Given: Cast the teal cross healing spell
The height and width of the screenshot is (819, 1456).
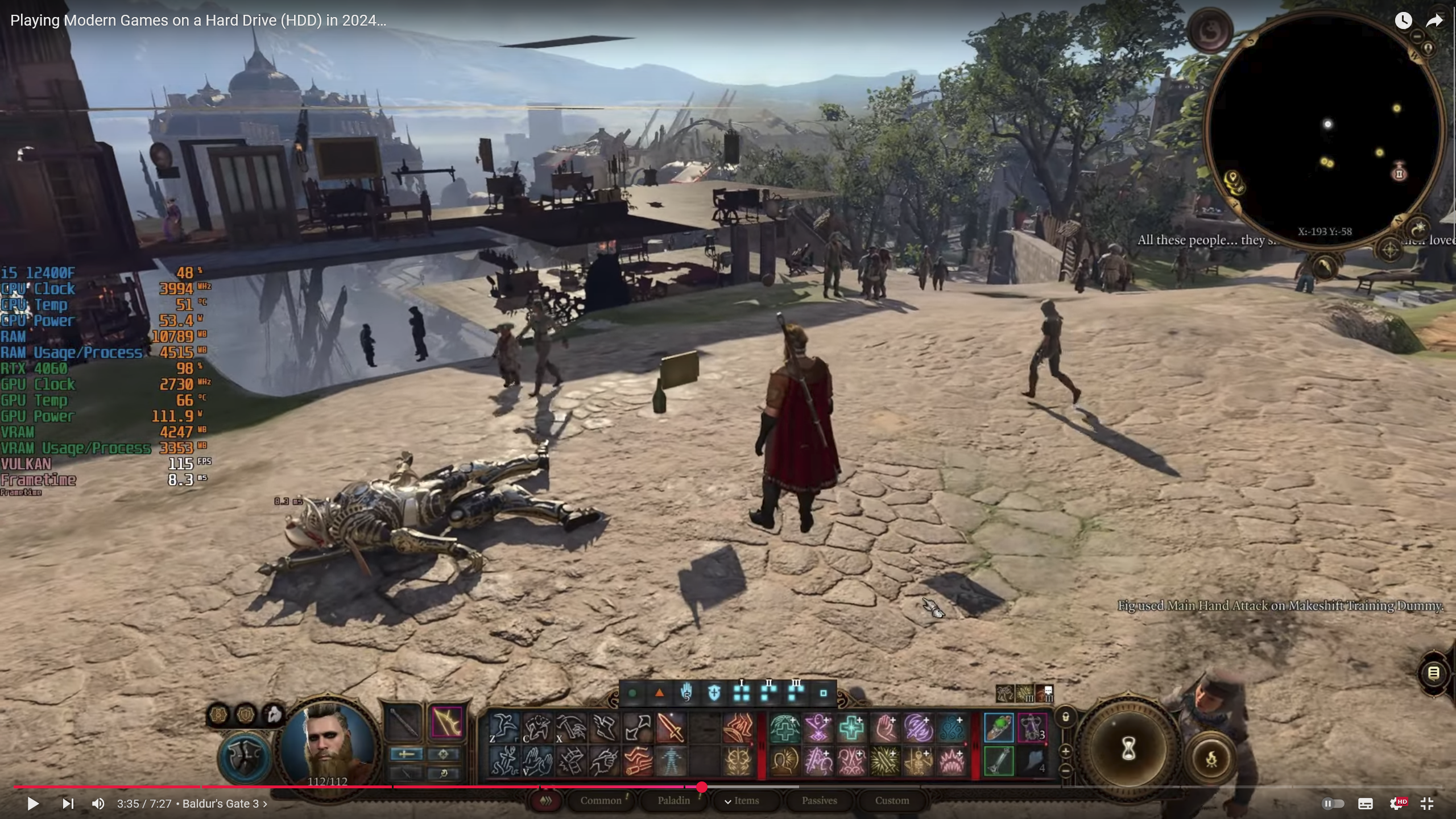Looking at the screenshot, I should pyautogui.click(x=851, y=728).
